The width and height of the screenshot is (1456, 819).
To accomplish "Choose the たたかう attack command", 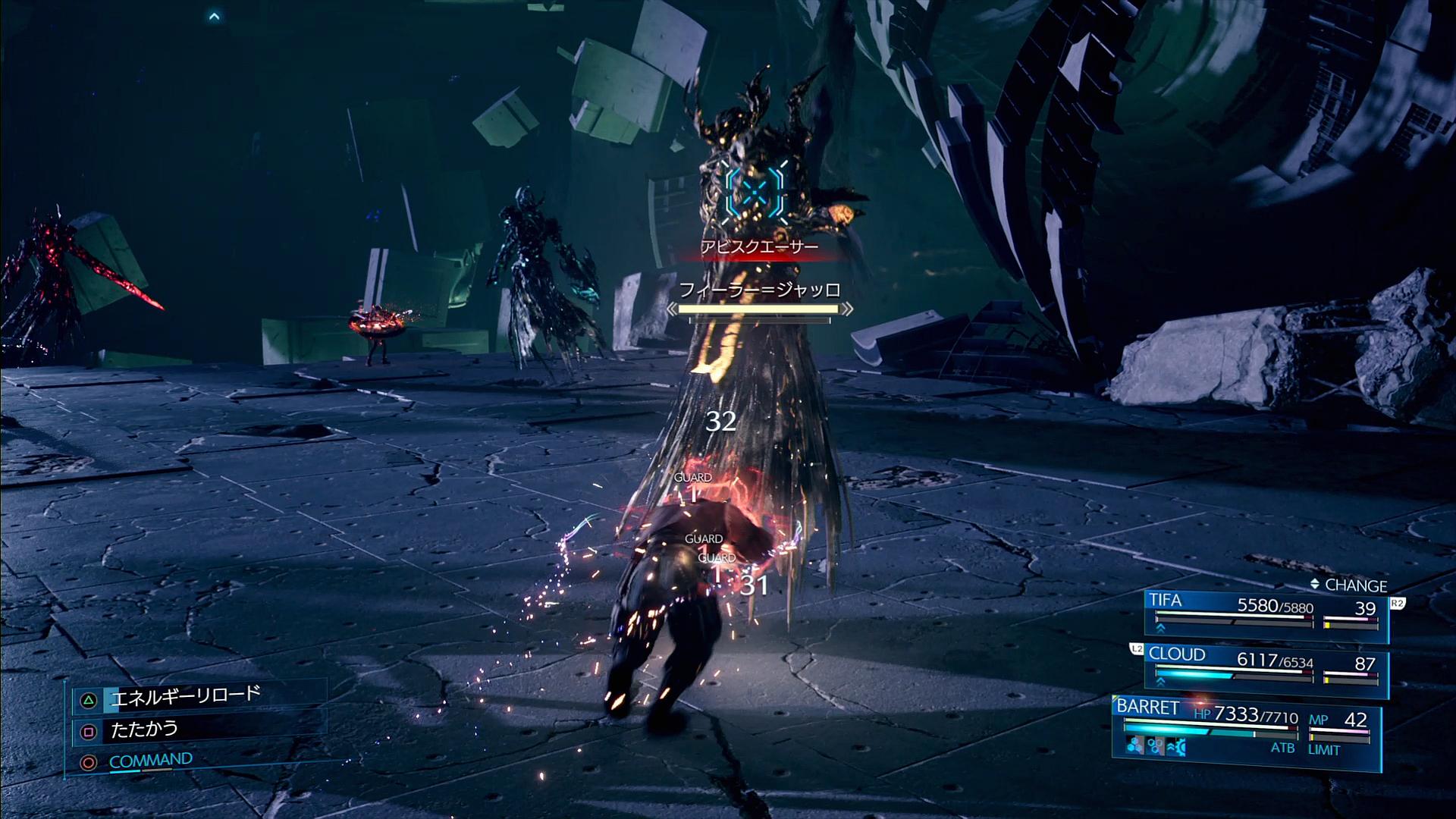I will 144,730.
